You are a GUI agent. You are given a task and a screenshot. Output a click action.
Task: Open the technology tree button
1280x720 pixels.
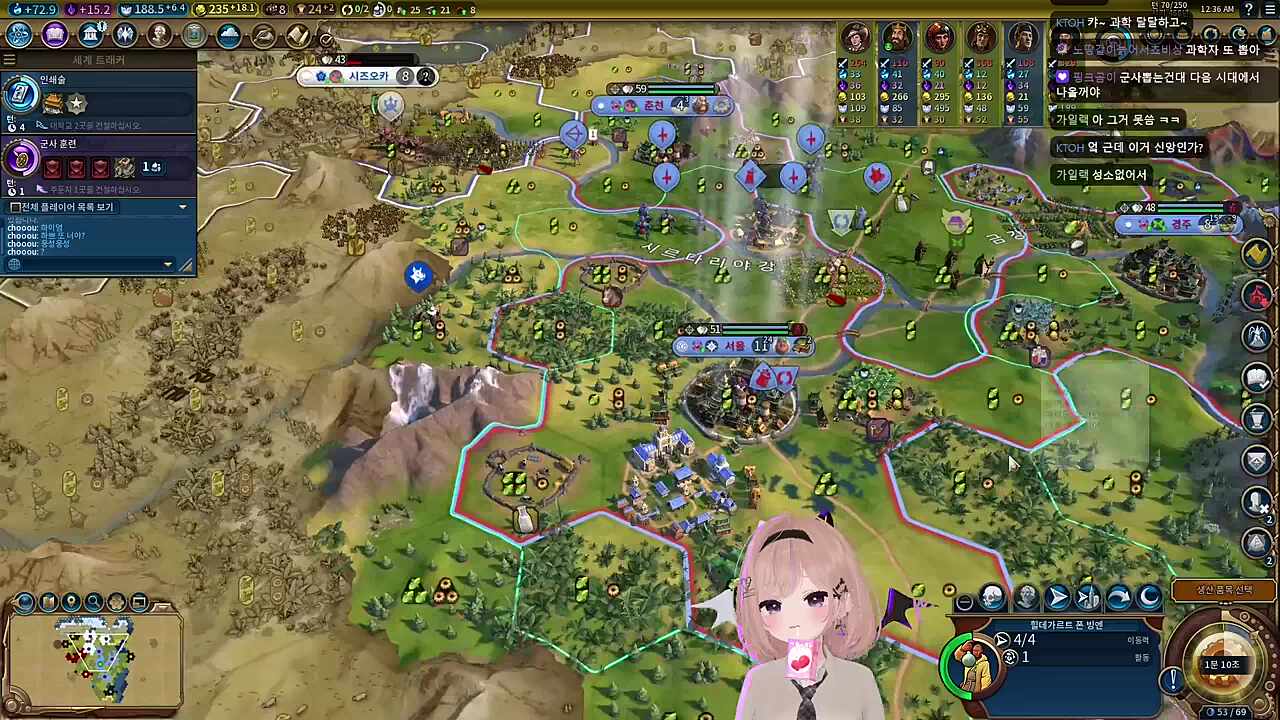(19, 35)
